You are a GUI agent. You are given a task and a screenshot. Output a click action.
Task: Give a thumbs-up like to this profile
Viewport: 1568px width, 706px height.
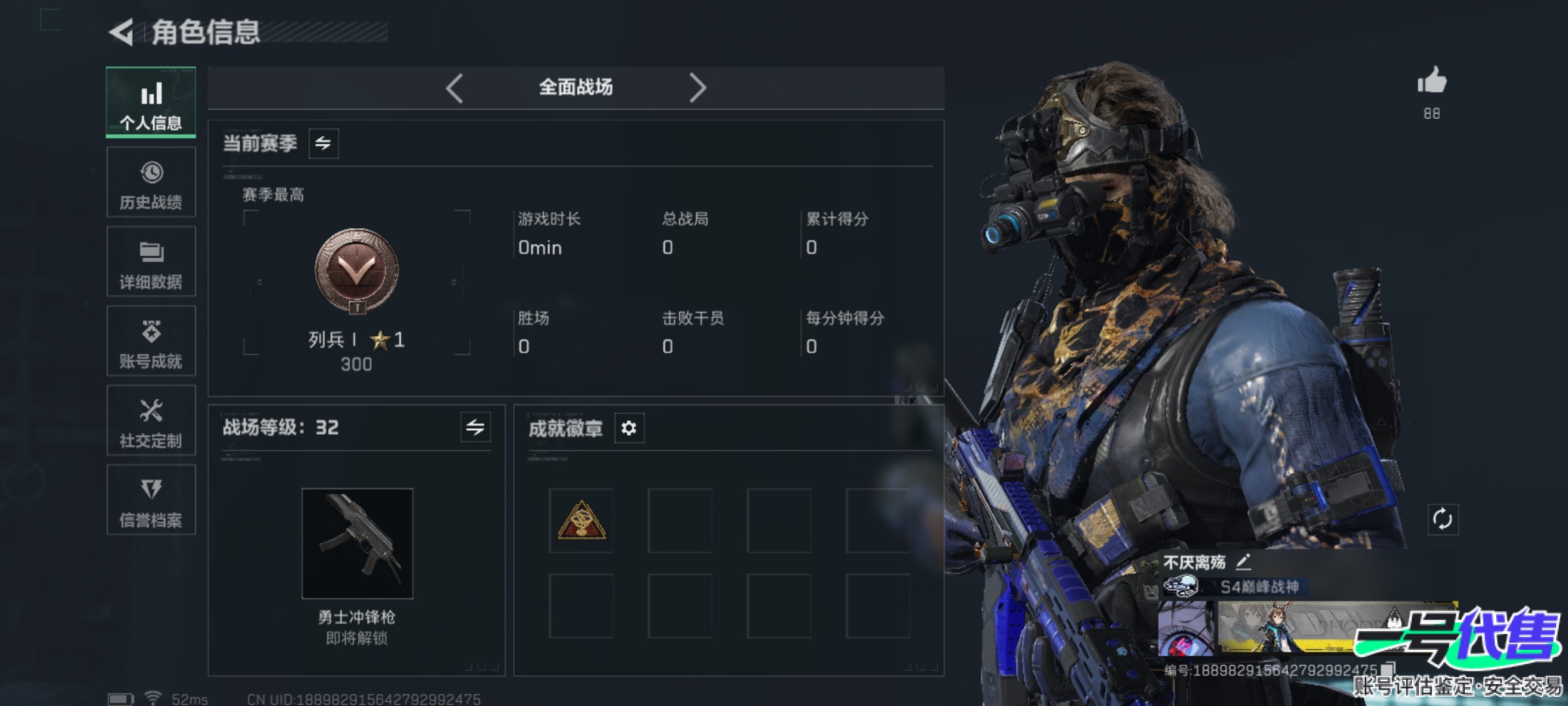click(1431, 82)
